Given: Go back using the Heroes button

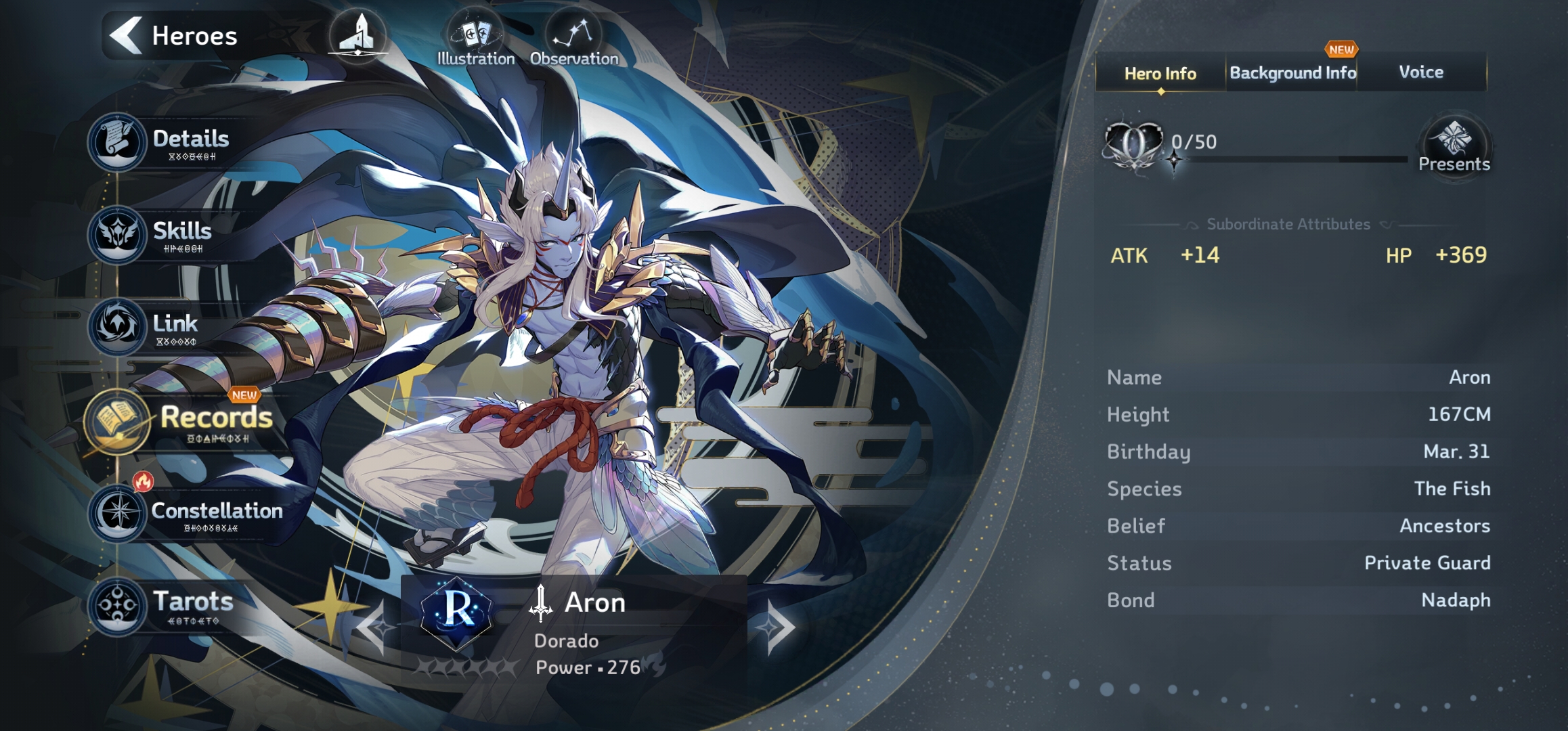Looking at the screenshot, I should coord(175,35).
